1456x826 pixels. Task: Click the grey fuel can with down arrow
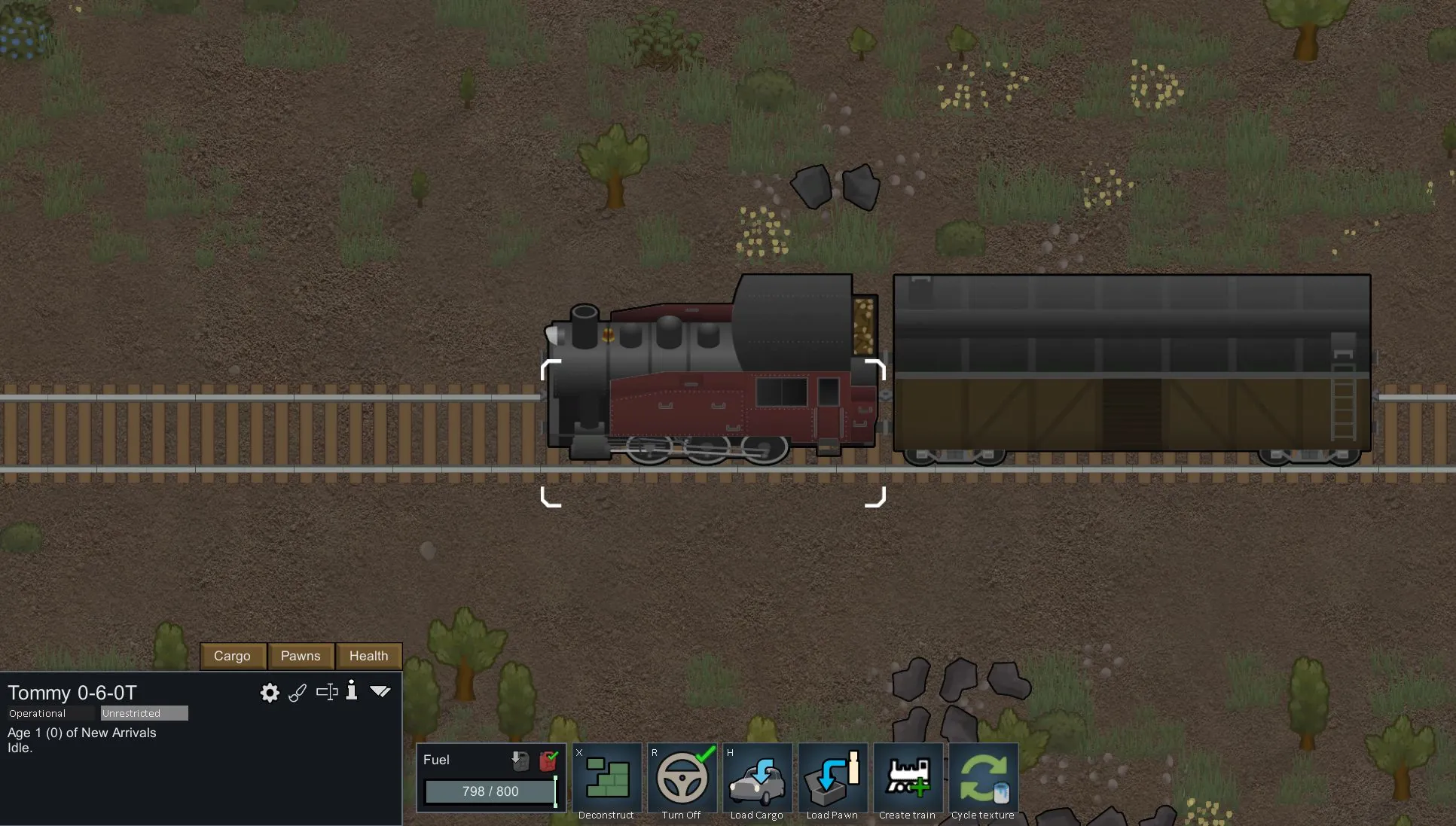point(520,760)
